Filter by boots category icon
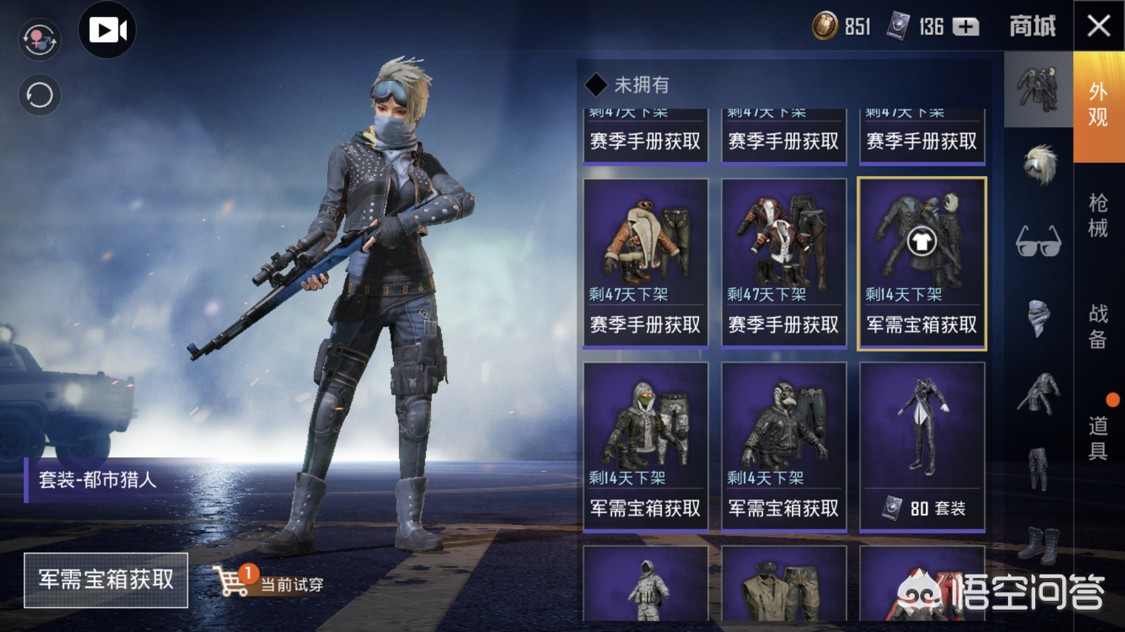This screenshot has width=1125, height=632. click(1038, 544)
